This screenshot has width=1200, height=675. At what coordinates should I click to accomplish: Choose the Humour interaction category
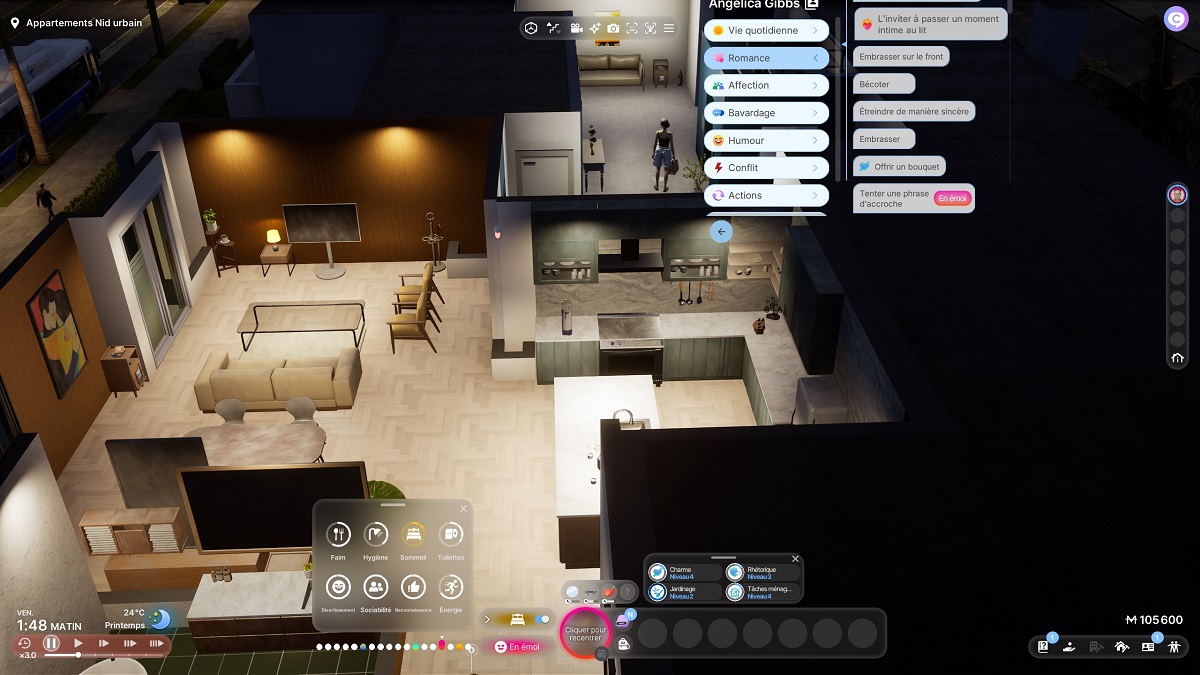pyautogui.click(x=766, y=141)
